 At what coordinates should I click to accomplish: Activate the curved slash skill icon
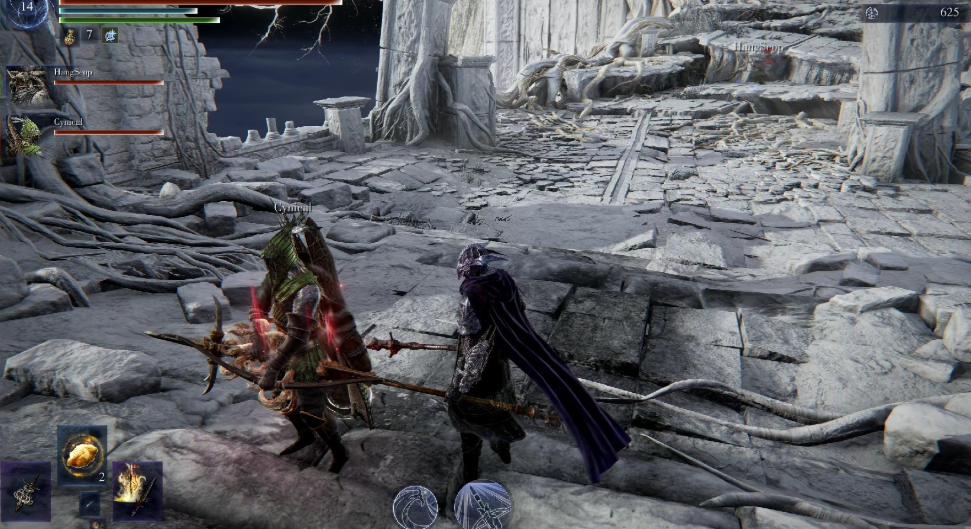[x=413, y=507]
